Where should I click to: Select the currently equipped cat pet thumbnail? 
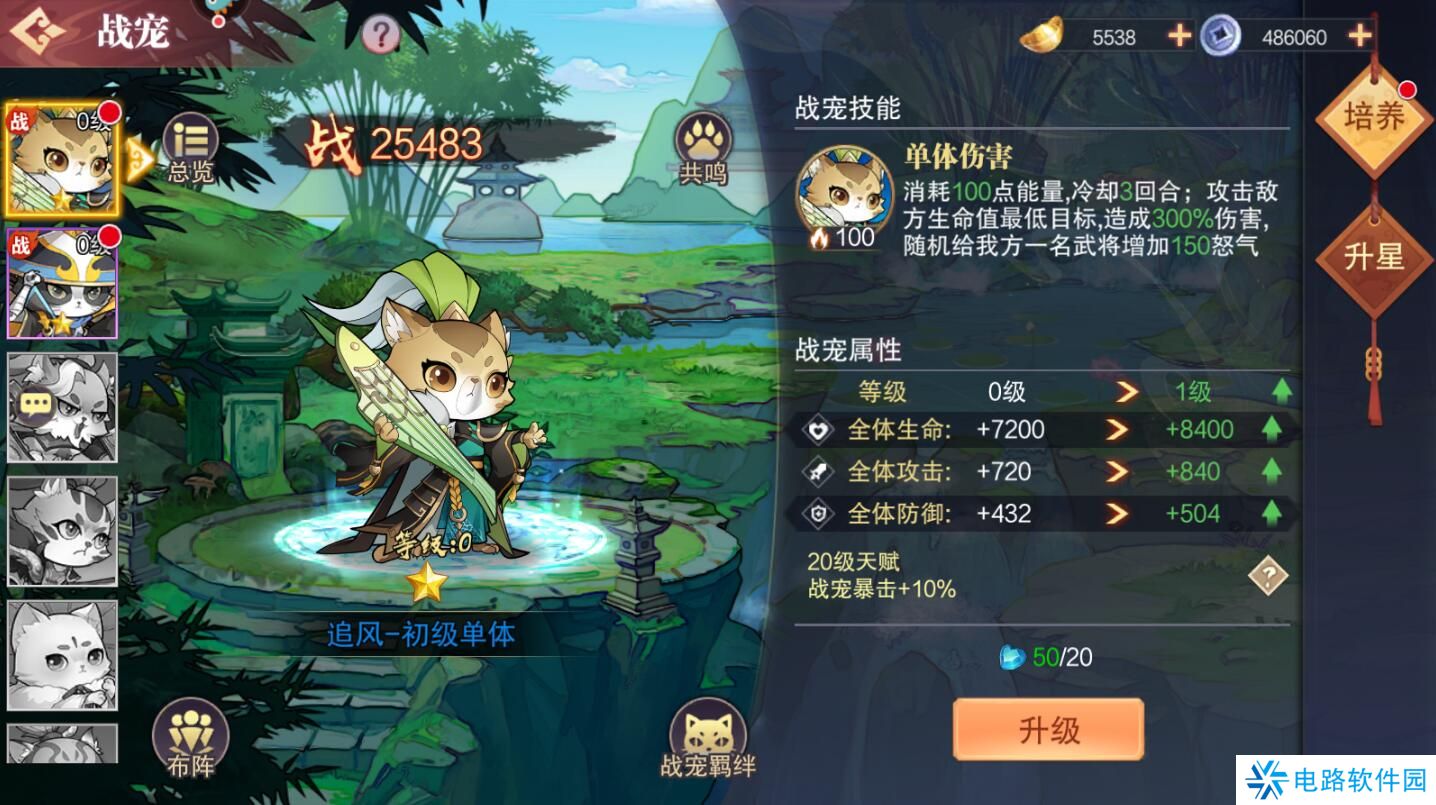tap(60, 160)
